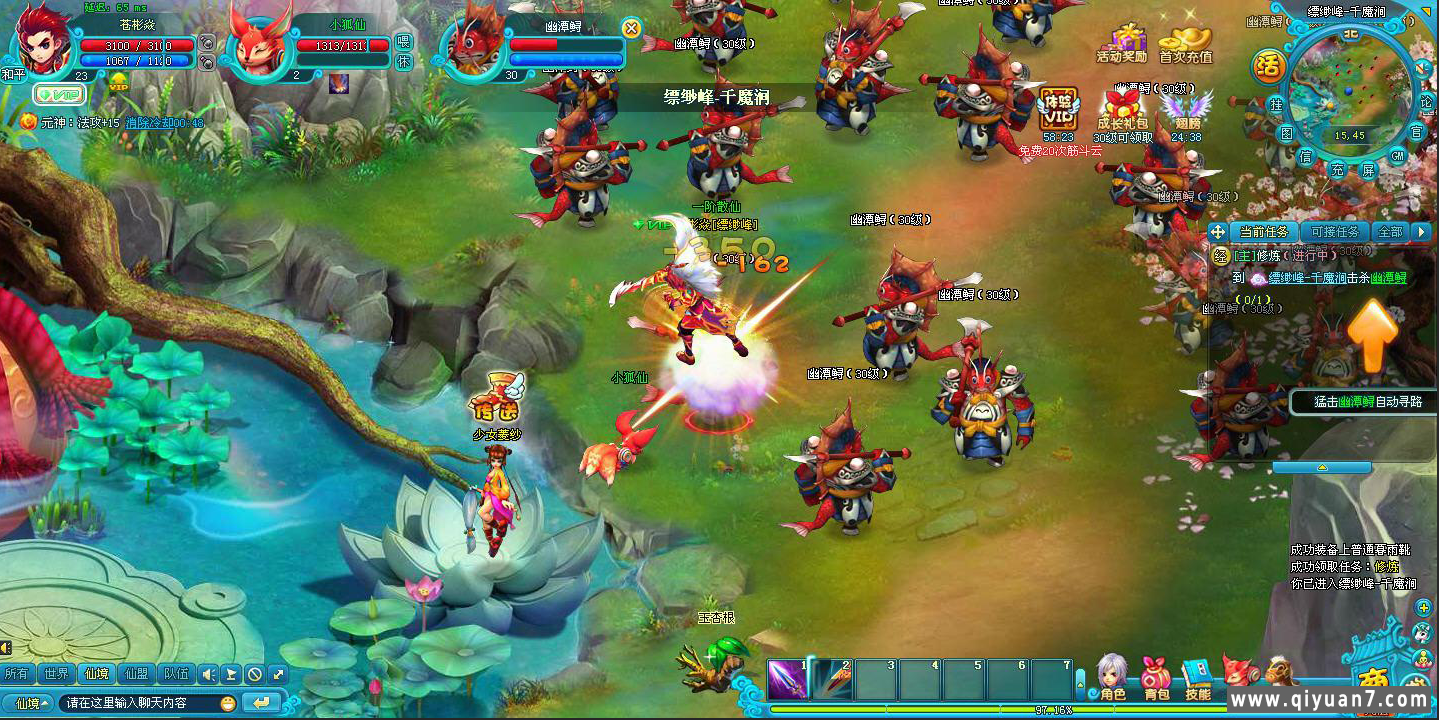Click the chat text input box
The image size is (1439, 720).
pyautogui.click(x=140, y=703)
